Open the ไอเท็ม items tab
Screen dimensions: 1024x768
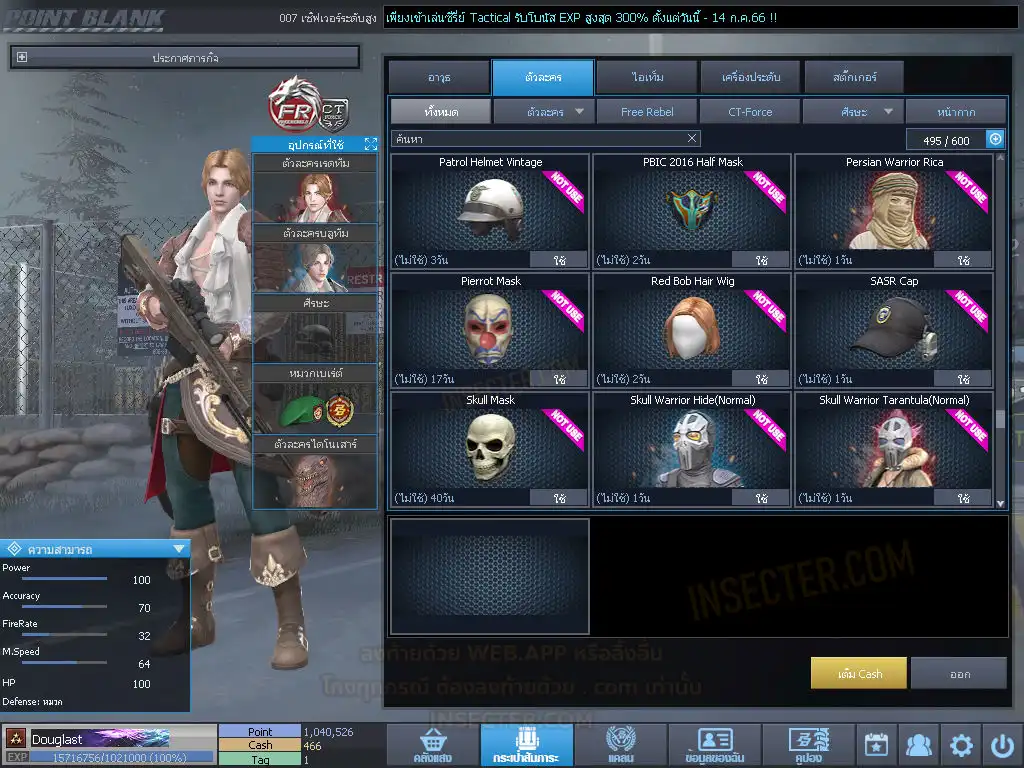(x=647, y=77)
